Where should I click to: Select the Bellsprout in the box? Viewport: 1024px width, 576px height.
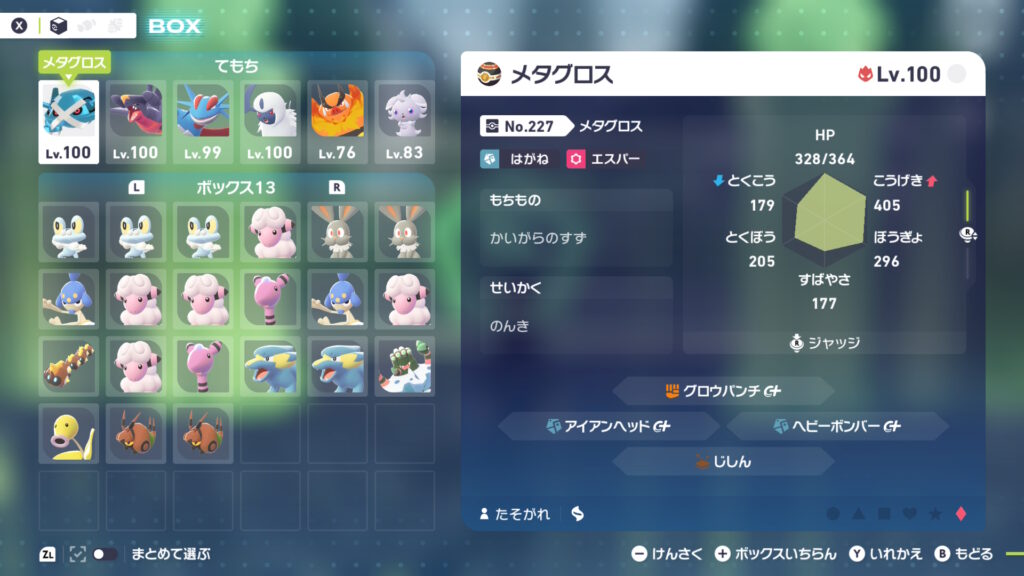(x=68, y=432)
